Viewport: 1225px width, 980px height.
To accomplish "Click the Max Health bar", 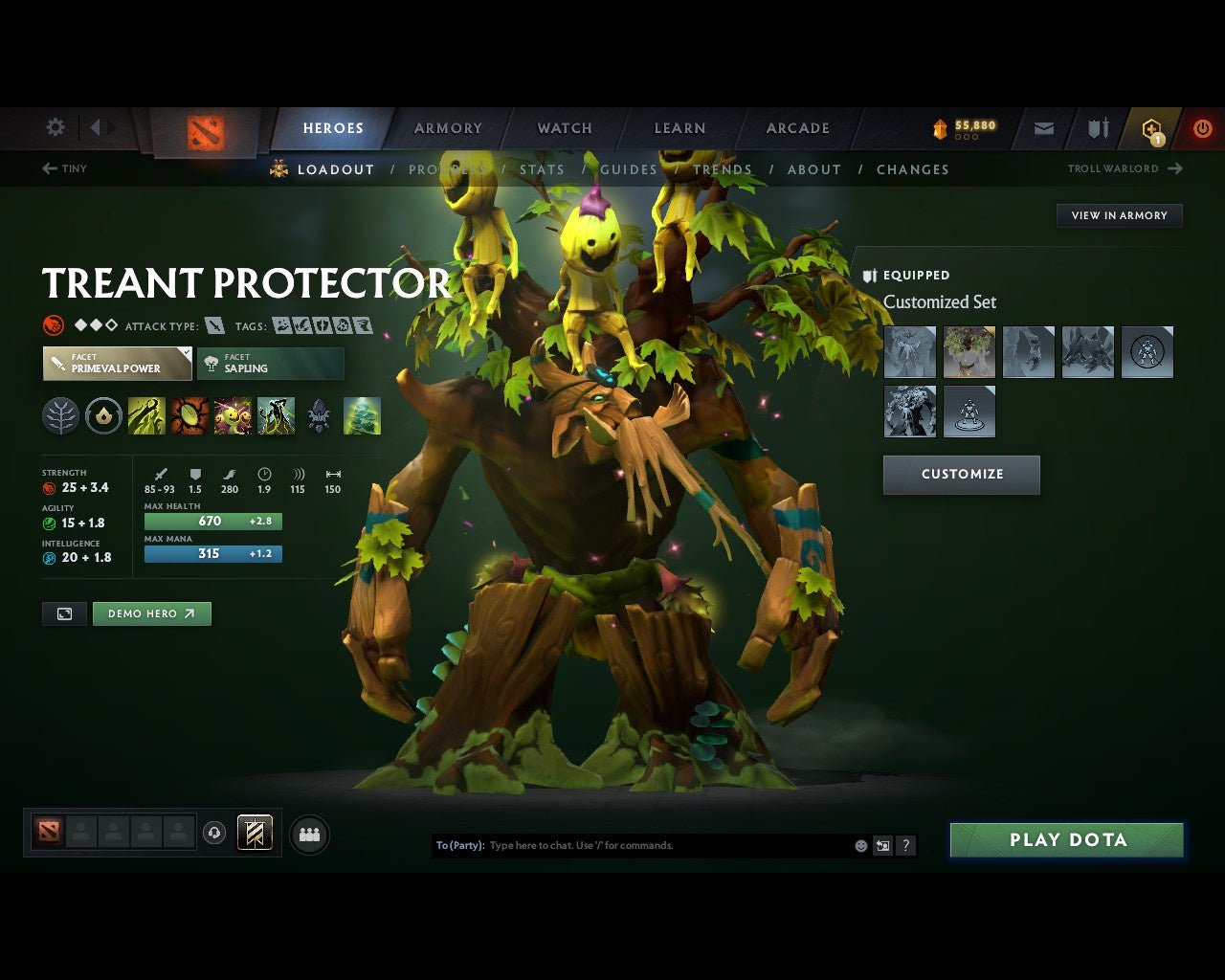I will [212, 521].
